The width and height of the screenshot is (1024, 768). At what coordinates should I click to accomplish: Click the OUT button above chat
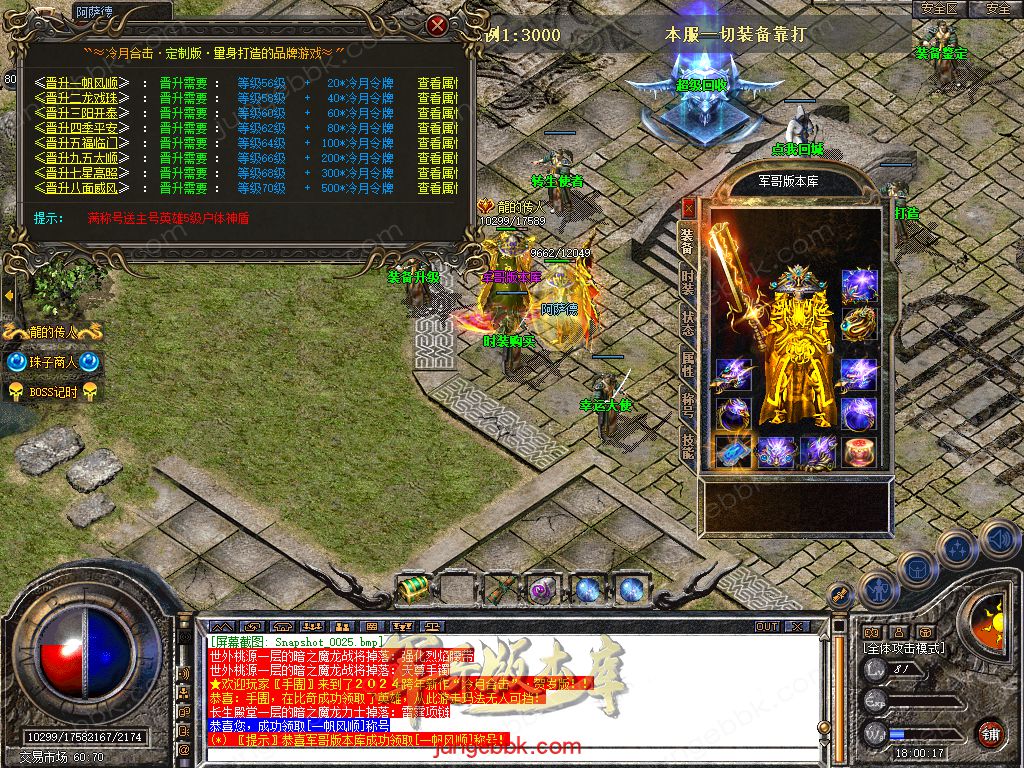(767, 627)
